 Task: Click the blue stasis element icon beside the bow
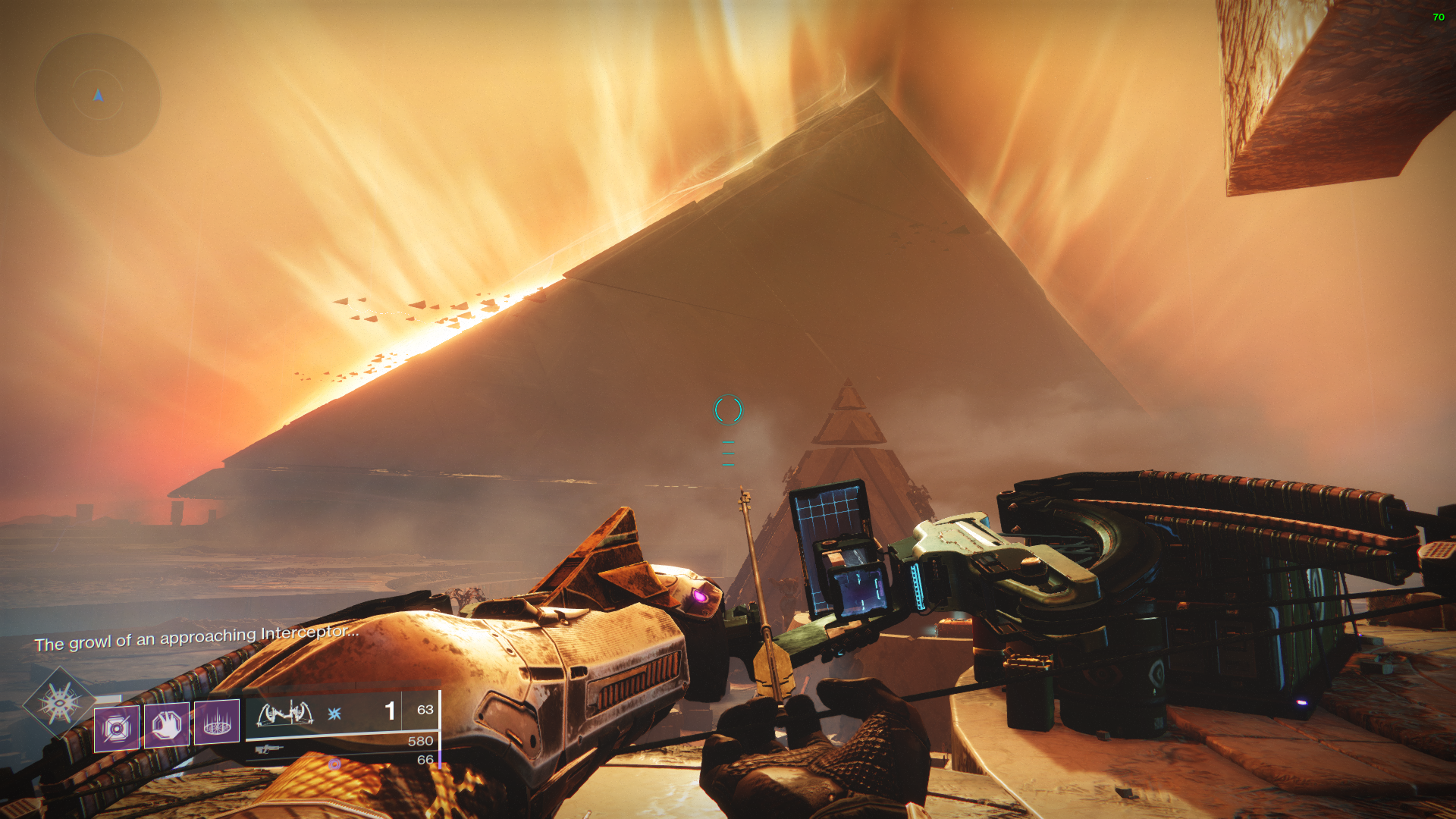point(334,714)
